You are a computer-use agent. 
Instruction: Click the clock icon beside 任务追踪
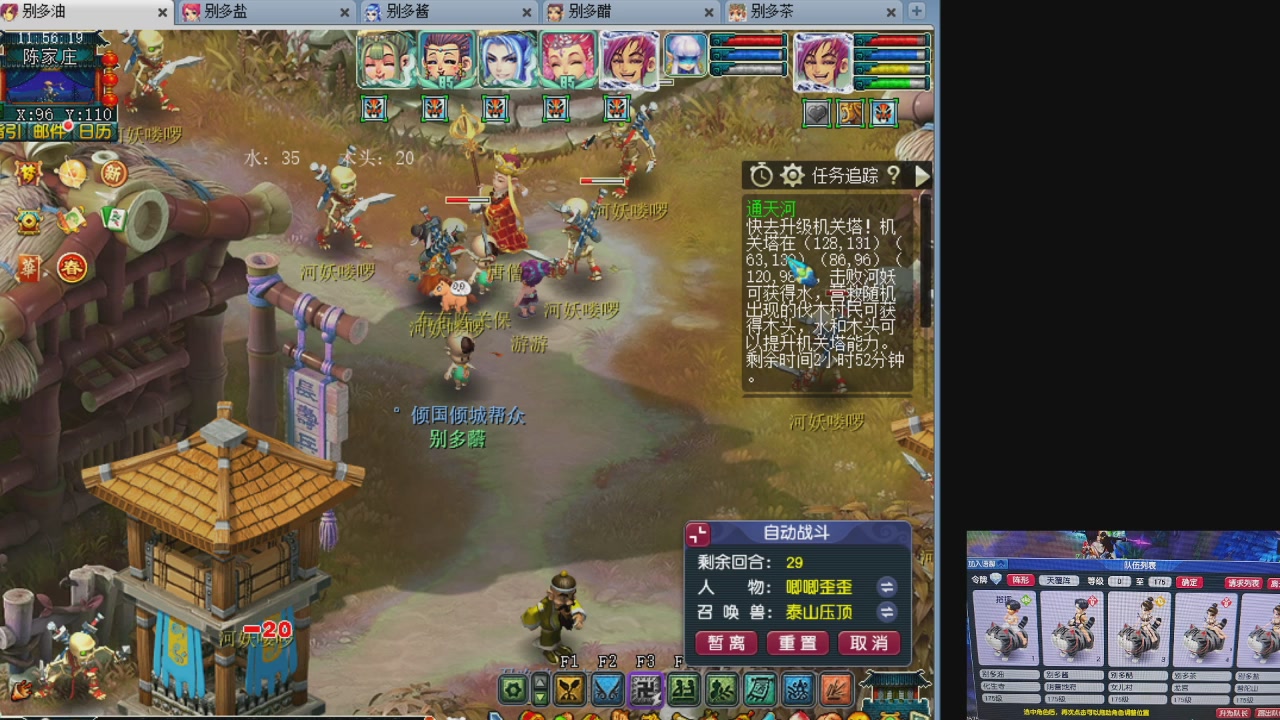762,174
